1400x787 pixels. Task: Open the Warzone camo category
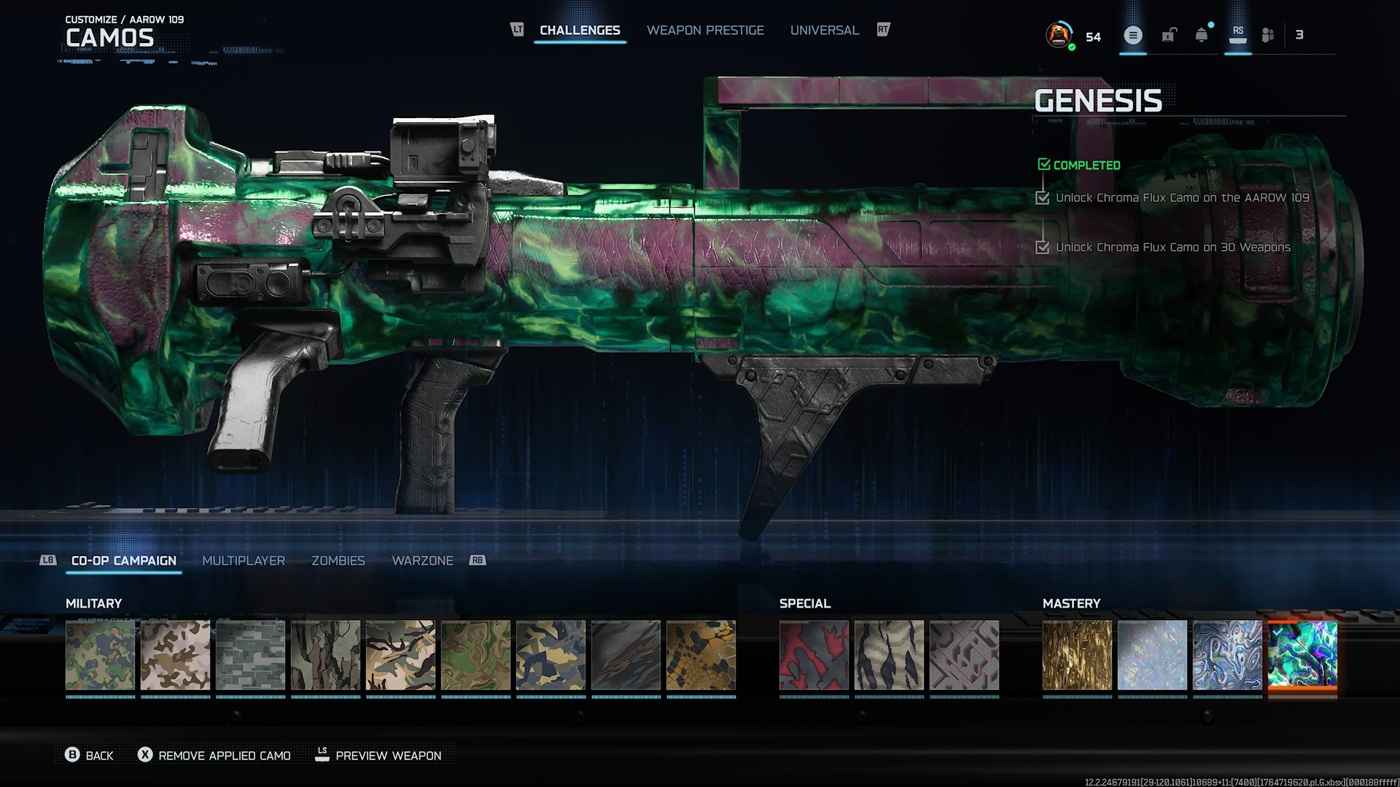coord(422,561)
